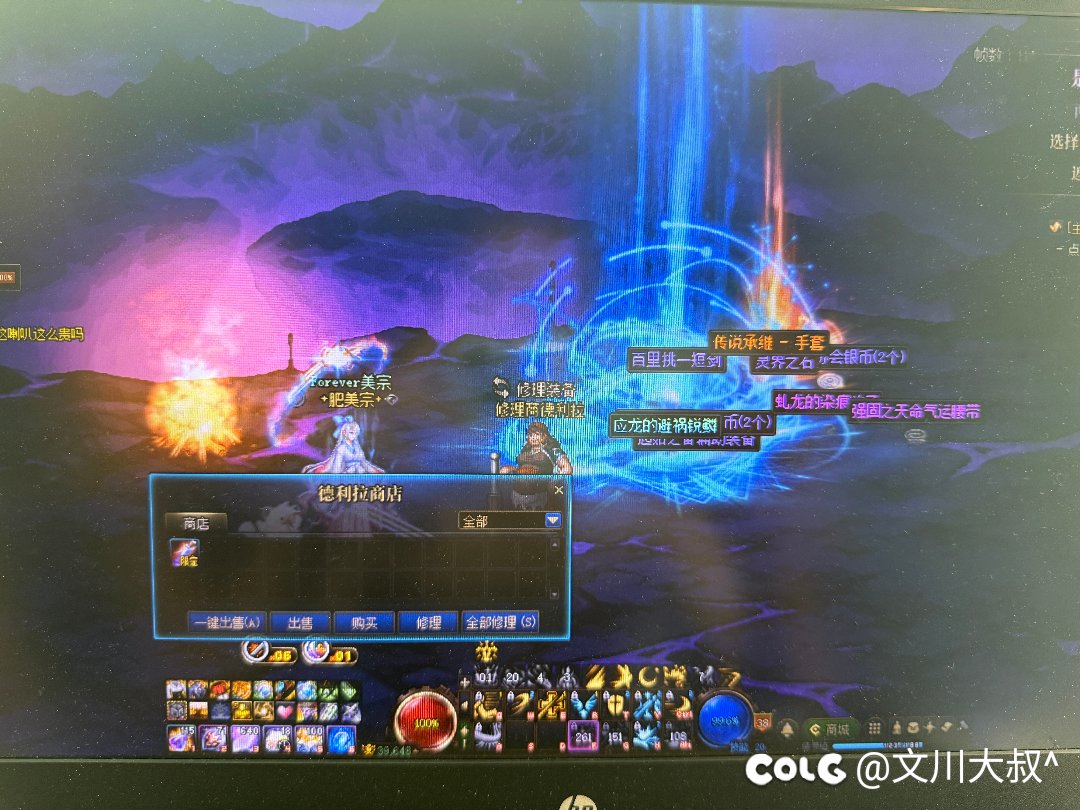Use the blue swirl item in slot 6
Screen dimensions: 1080x810
342,739
